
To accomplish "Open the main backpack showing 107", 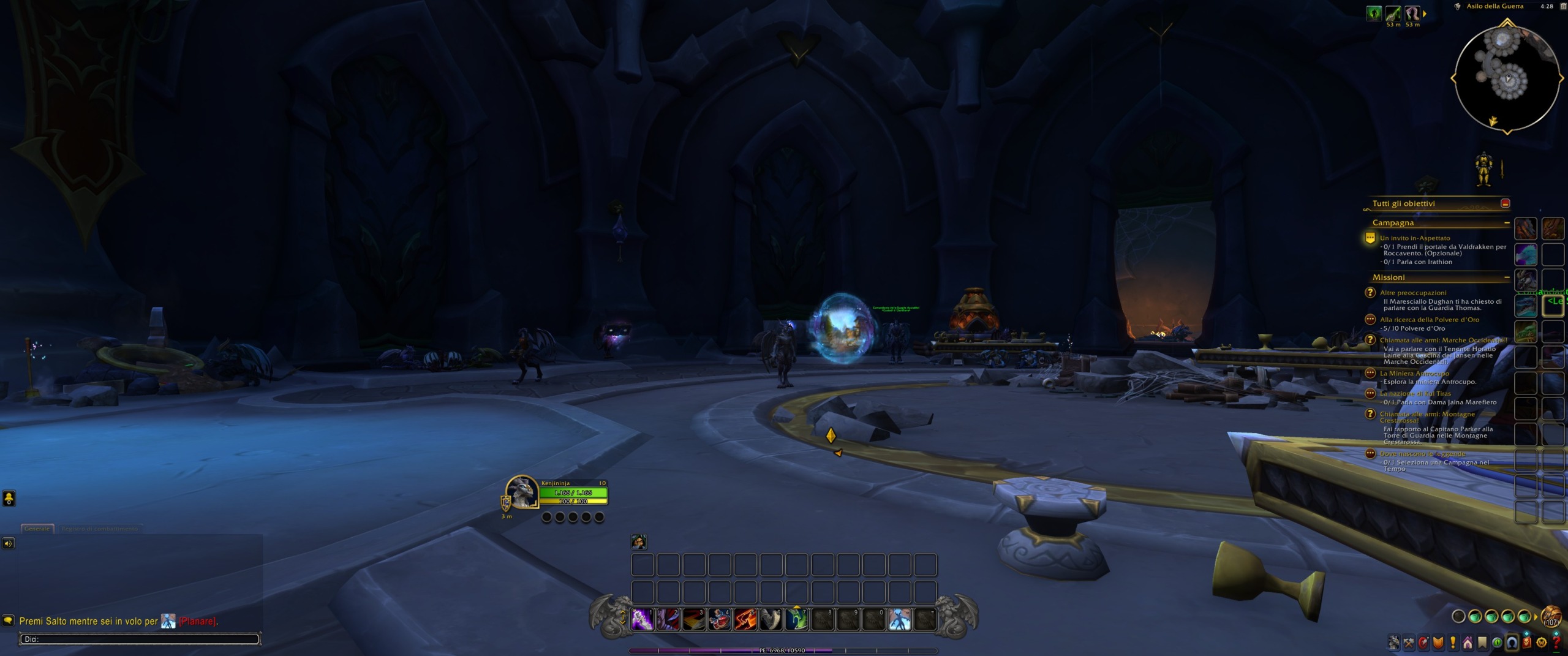I will [1551, 616].
